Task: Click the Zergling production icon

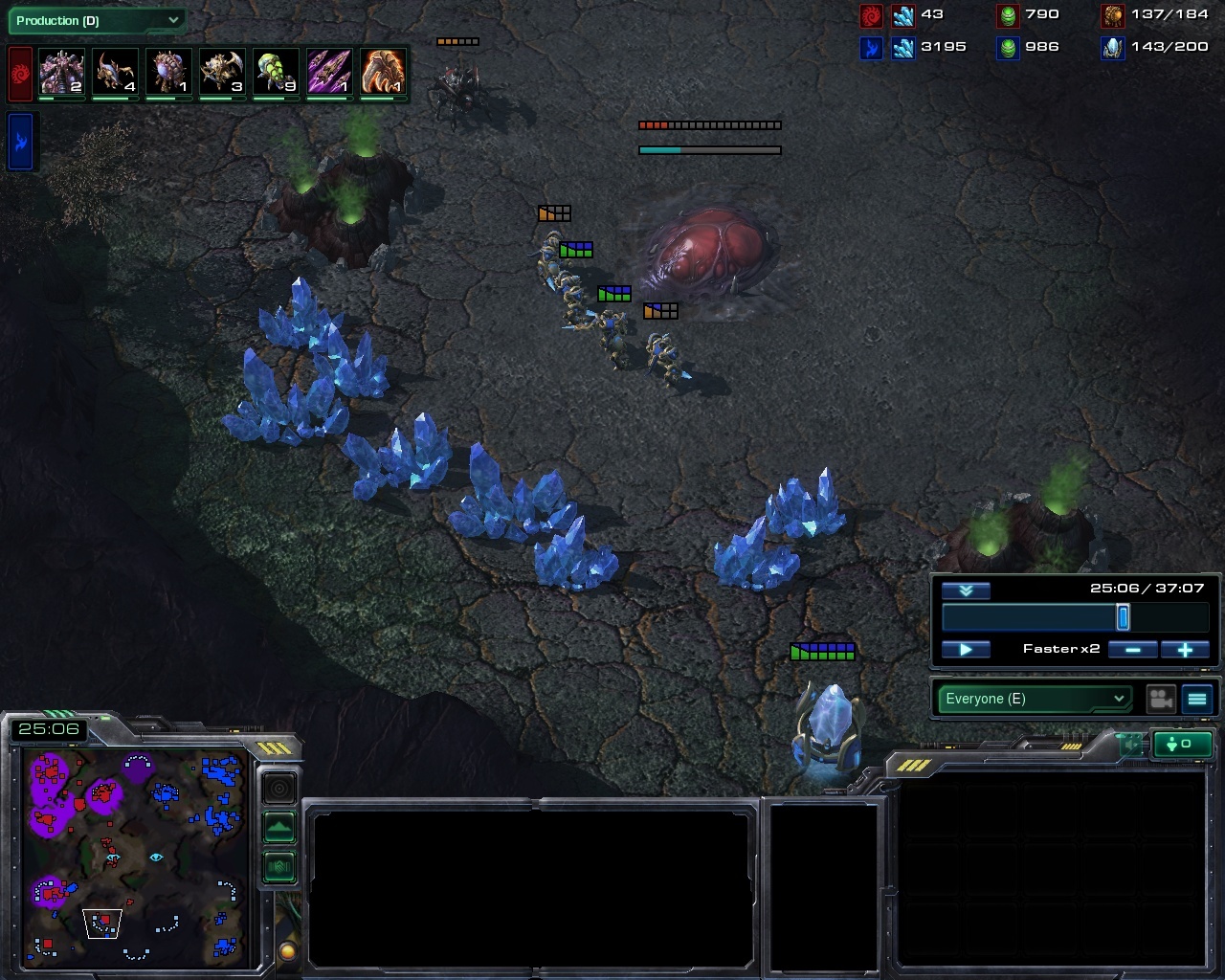Action: coord(115,73)
